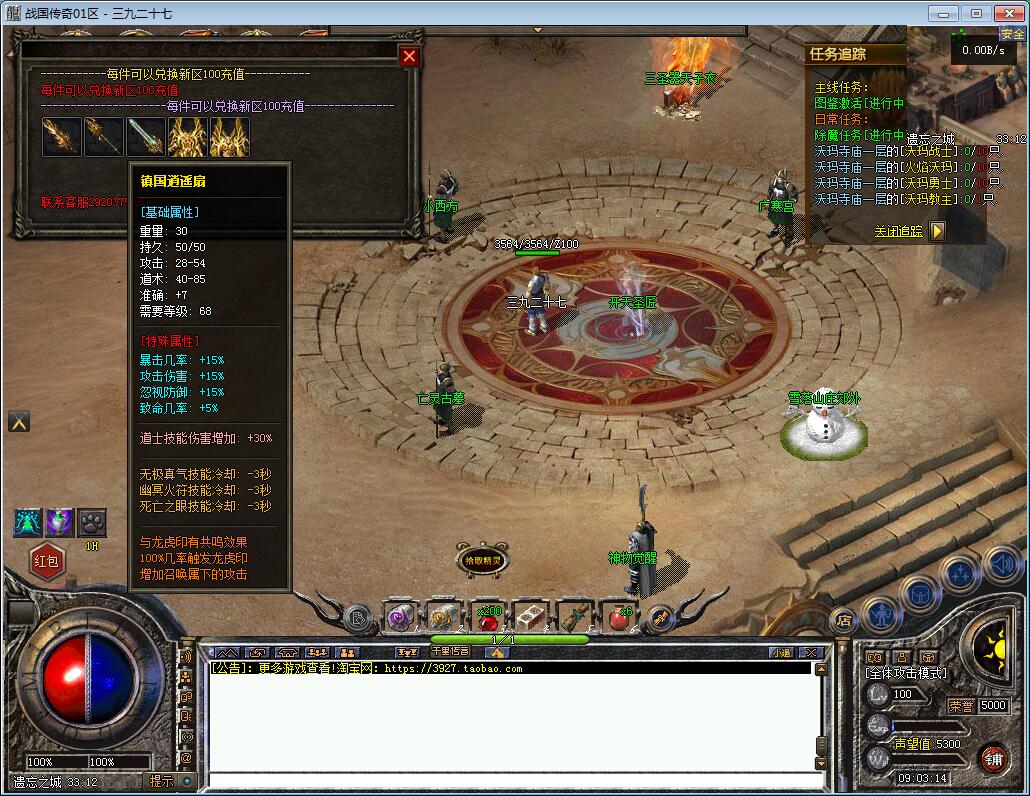This screenshot has height=796, width=1030.
Task: Click the paw print buff icon
Action: [92, 522]
